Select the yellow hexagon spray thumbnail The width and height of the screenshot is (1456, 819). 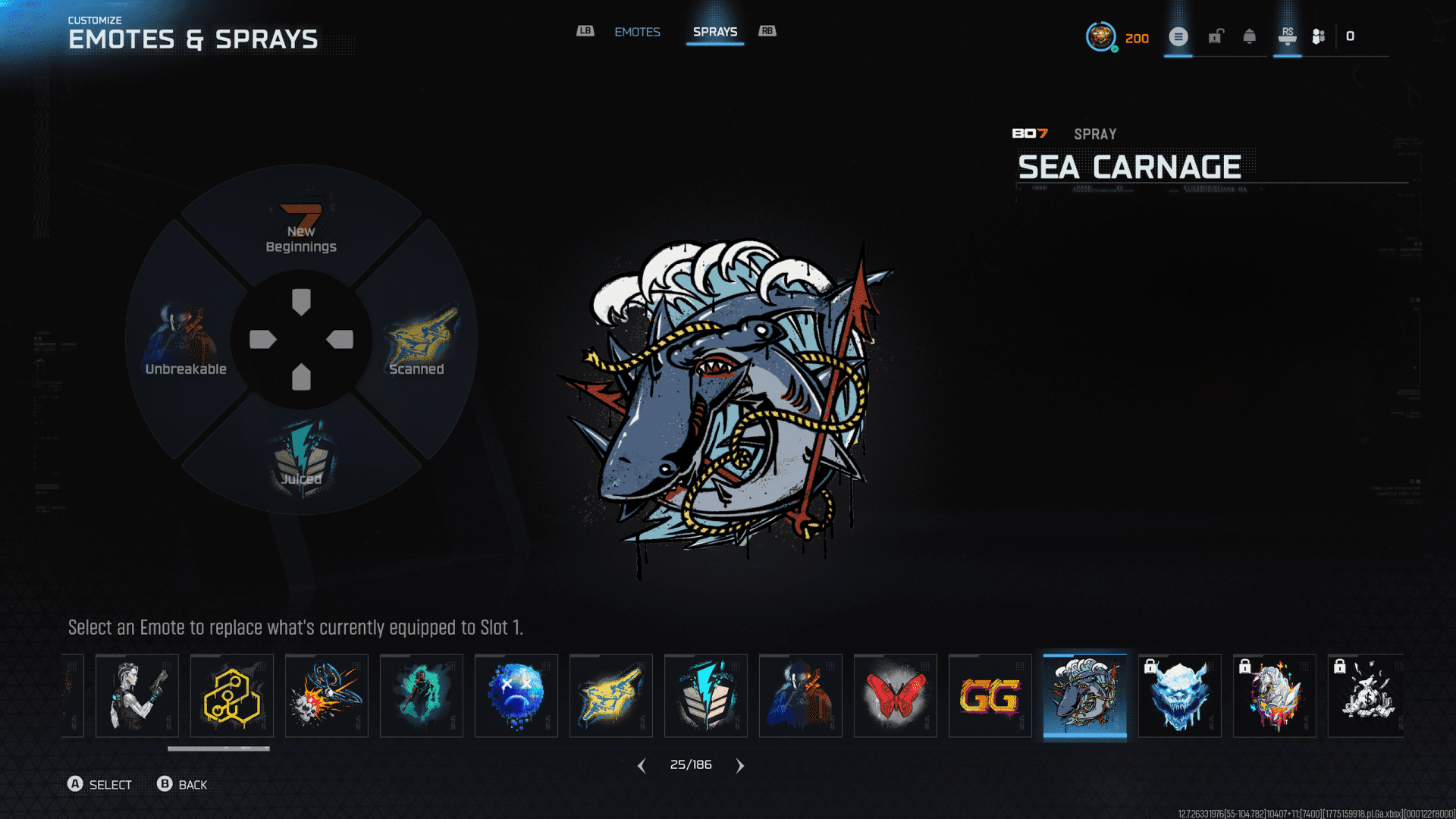point(231,695)
